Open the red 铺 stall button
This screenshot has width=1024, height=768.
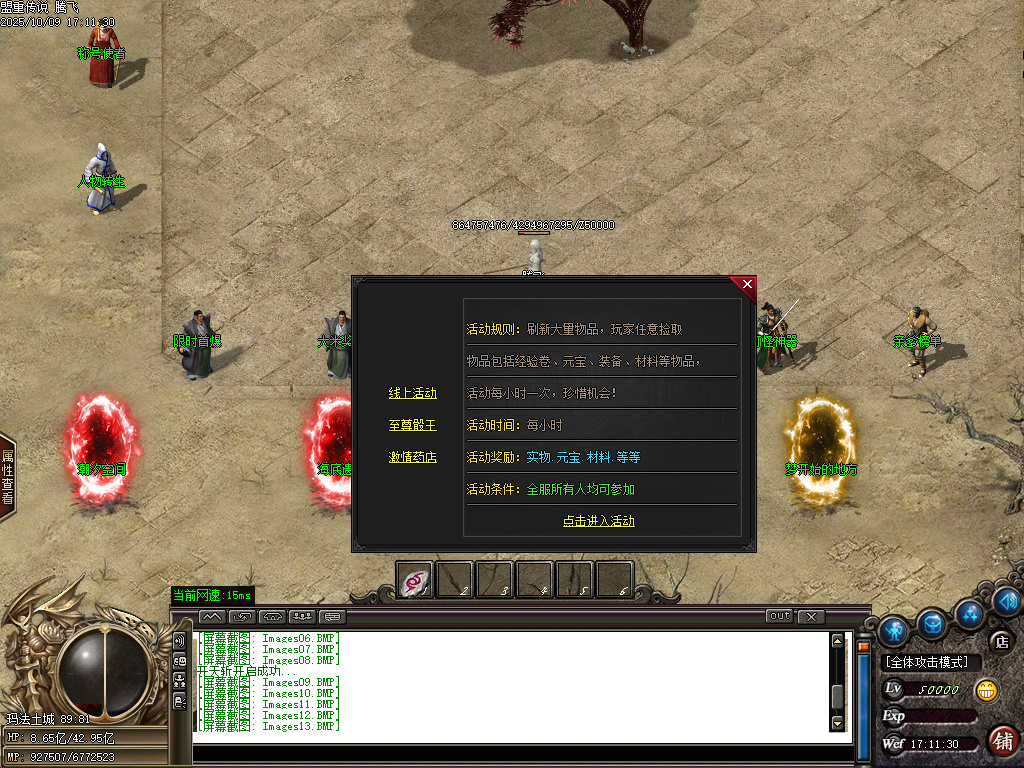pyautogui.click(x=1001, y=740)
